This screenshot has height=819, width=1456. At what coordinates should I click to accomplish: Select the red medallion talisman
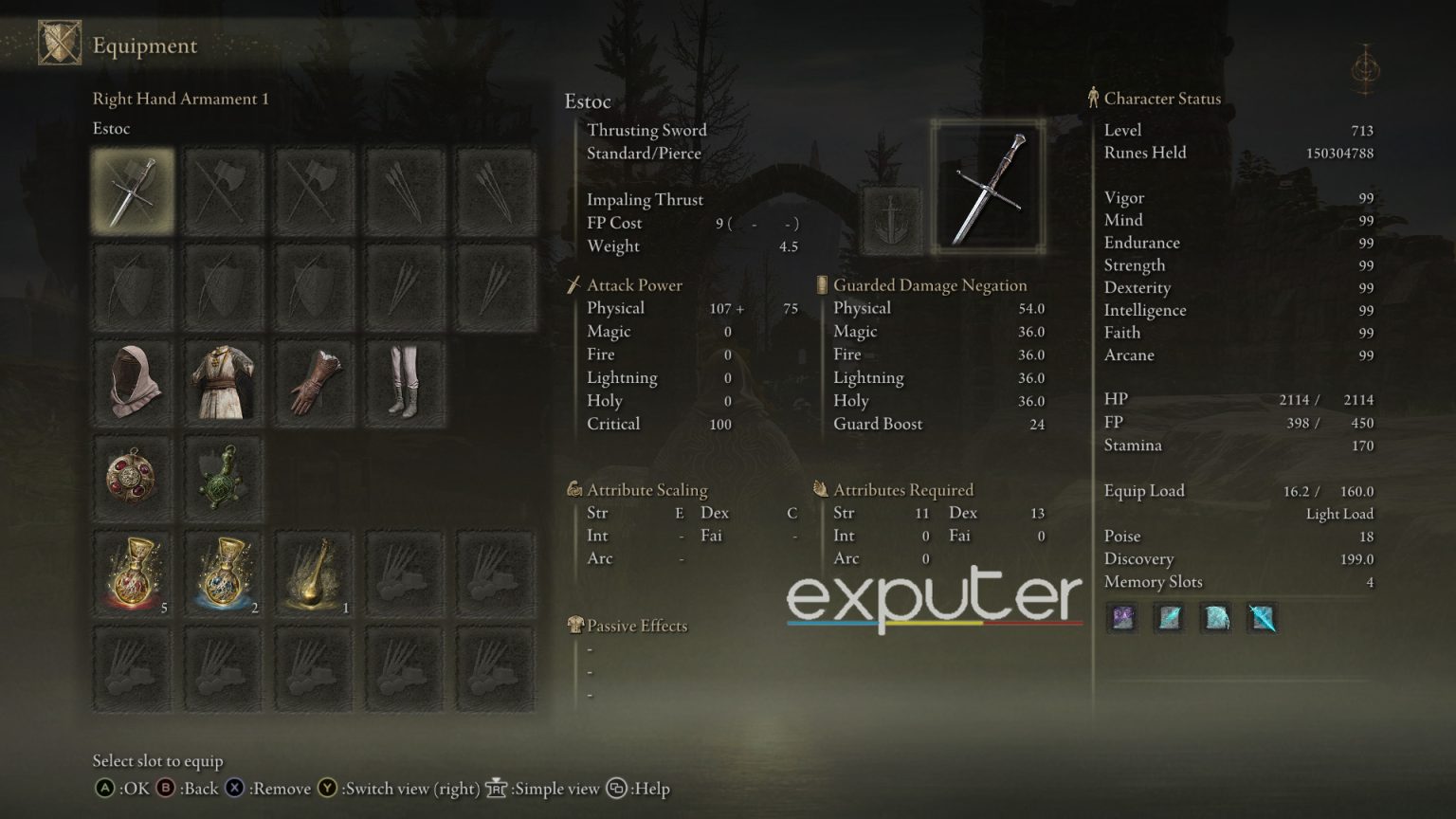(133, 479)
